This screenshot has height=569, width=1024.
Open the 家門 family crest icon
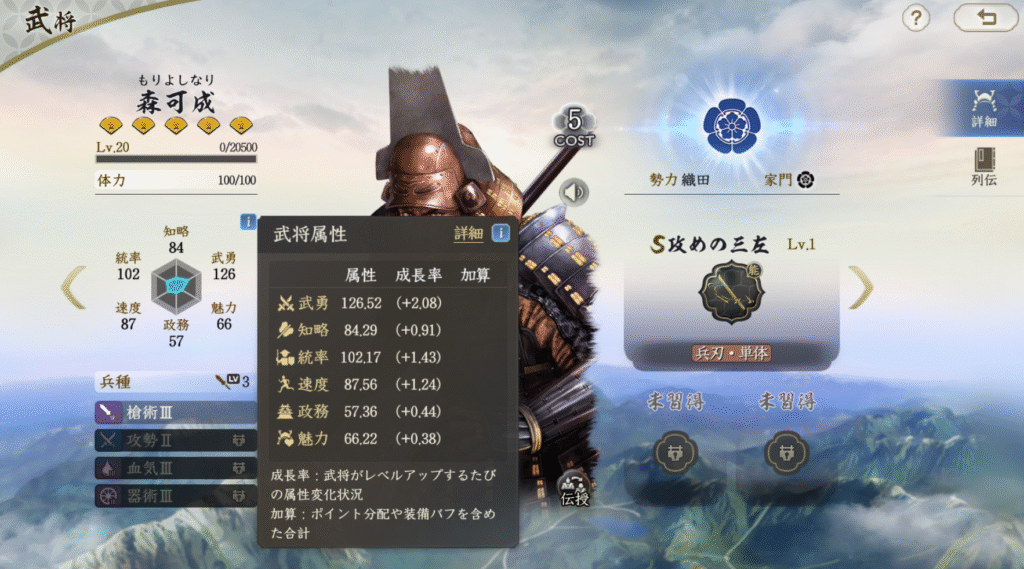805,180
